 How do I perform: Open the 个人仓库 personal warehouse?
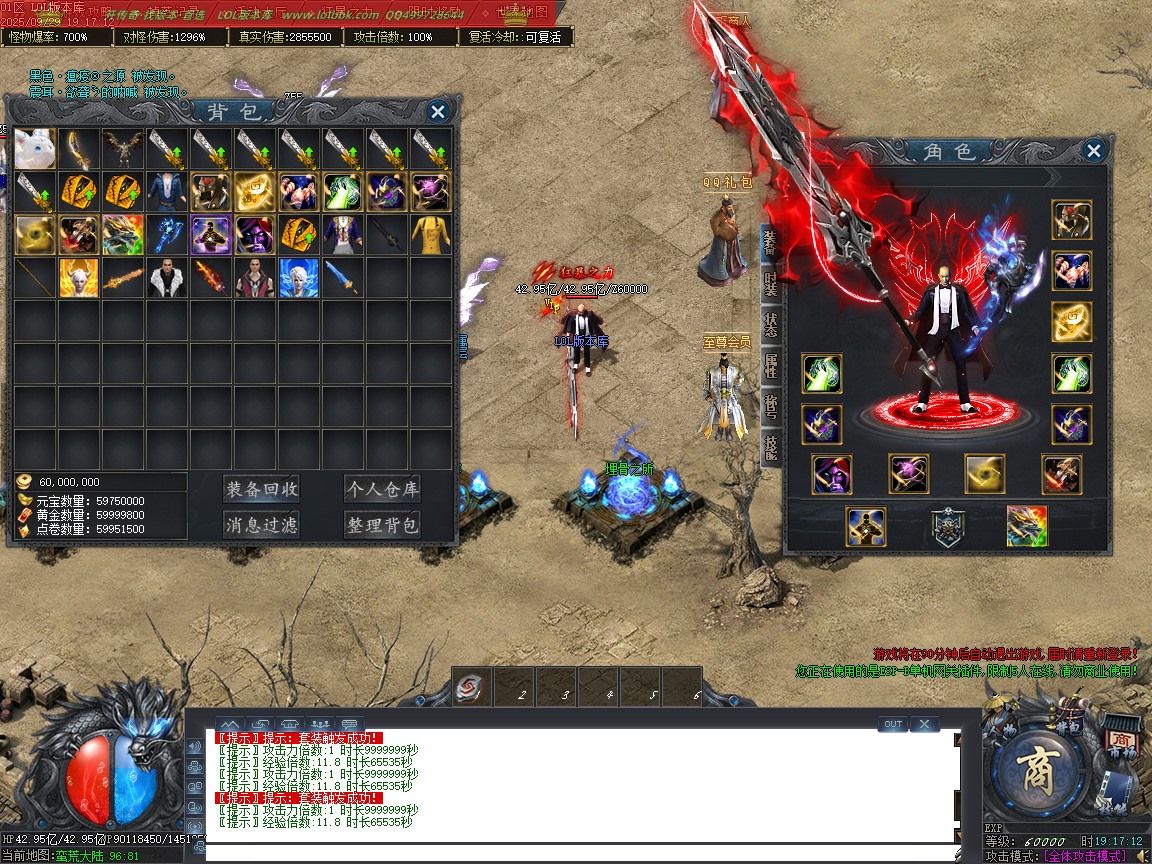pyautogui.click(x=381, y=489)
